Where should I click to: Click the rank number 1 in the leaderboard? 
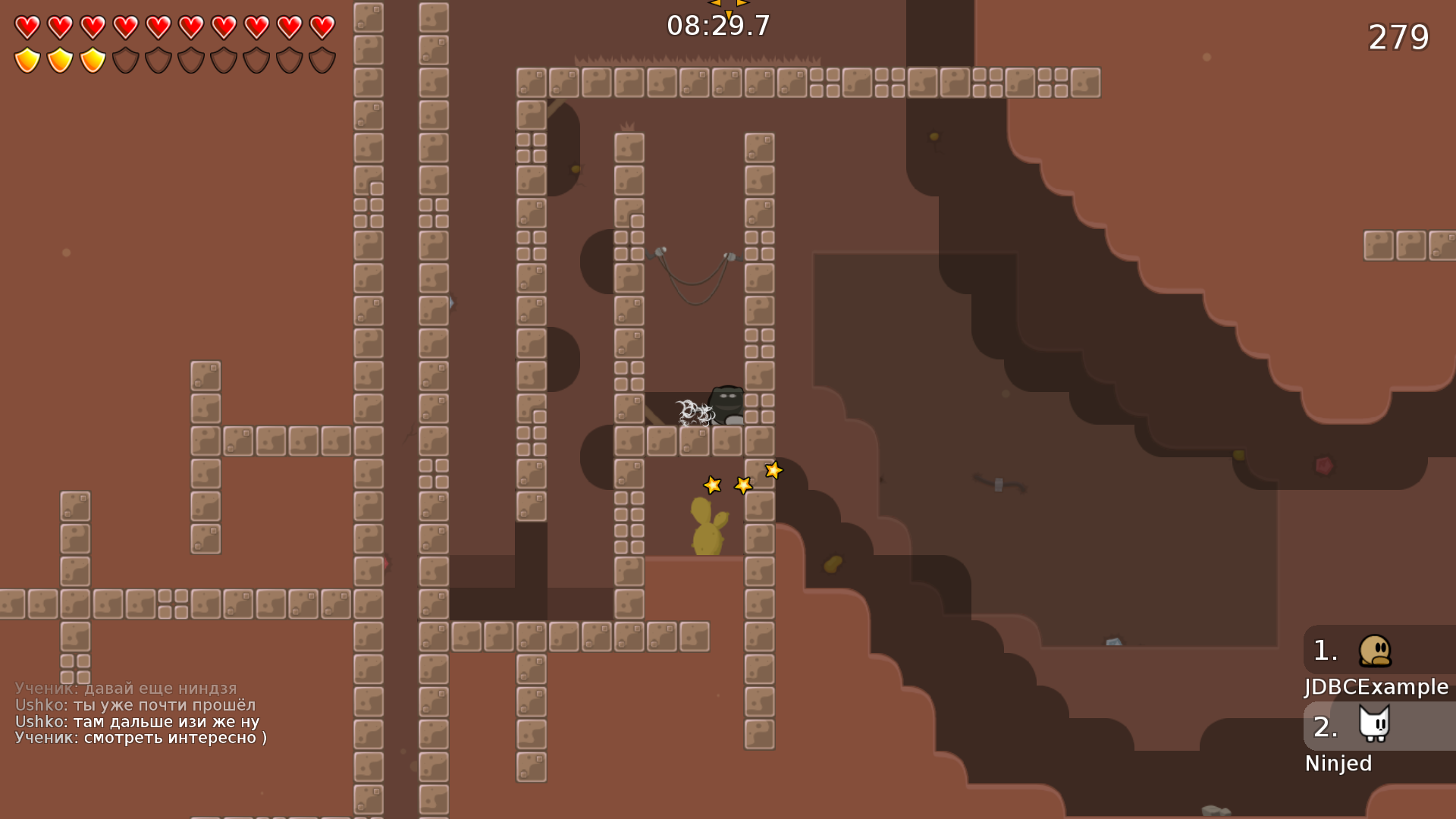(1324, 651)
